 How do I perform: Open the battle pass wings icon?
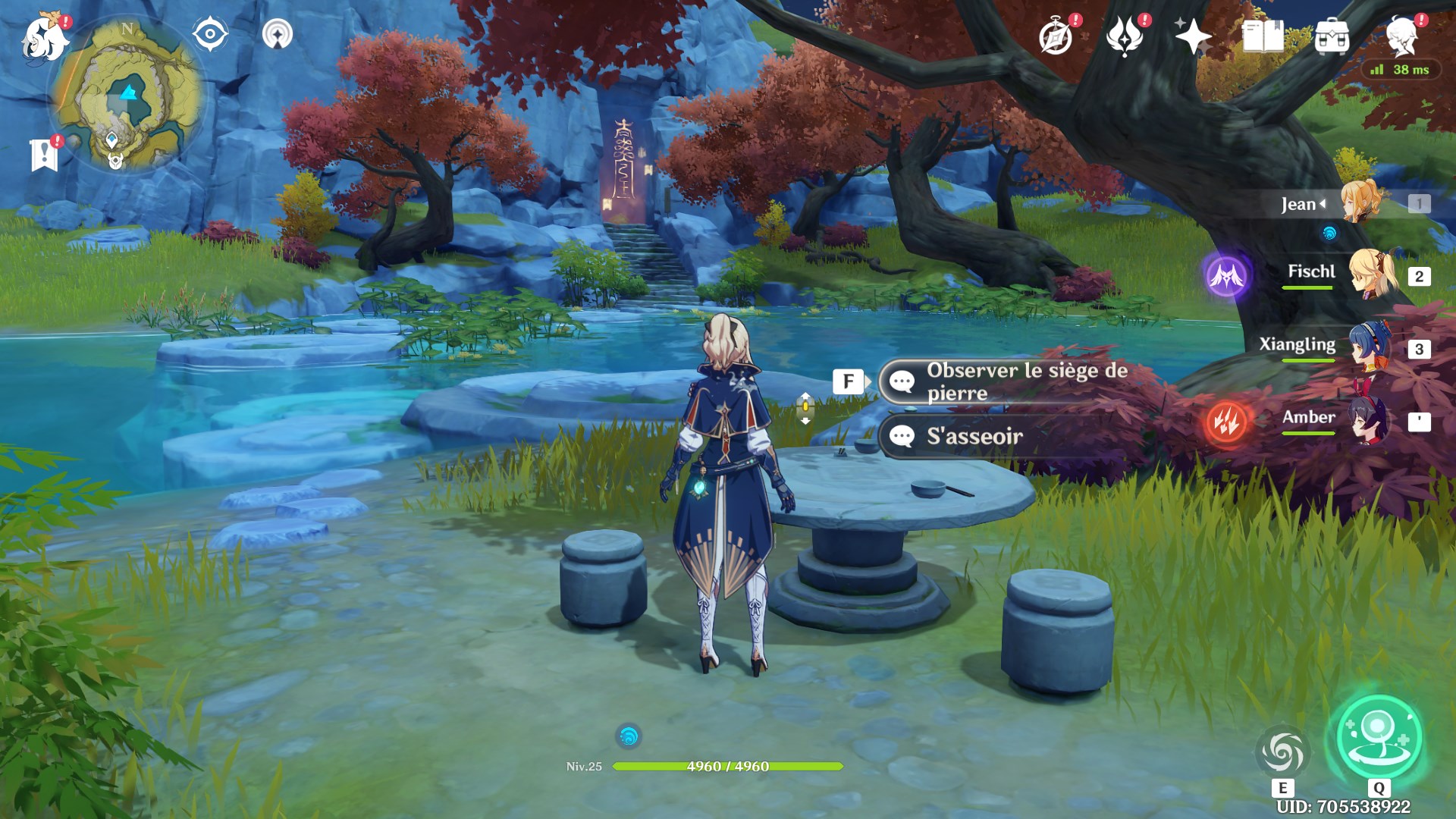click(1125, 36)
